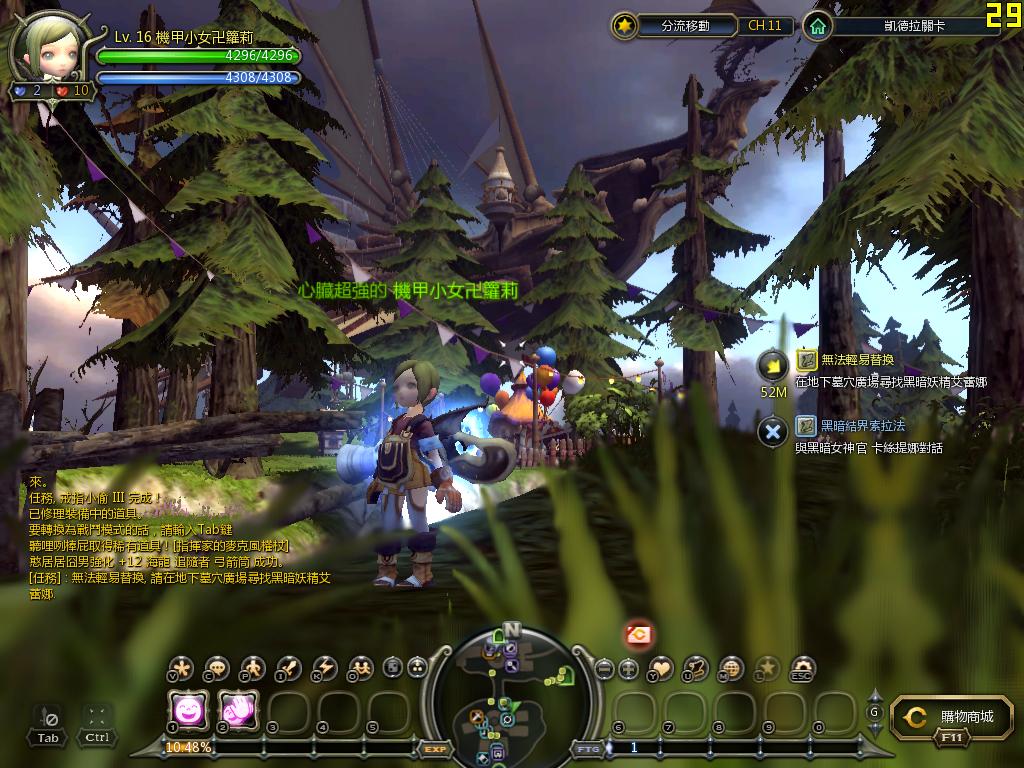This screenshot has width=1024, height=768.
Task: Open the 購物商城 cash shop
Action: 945,717
